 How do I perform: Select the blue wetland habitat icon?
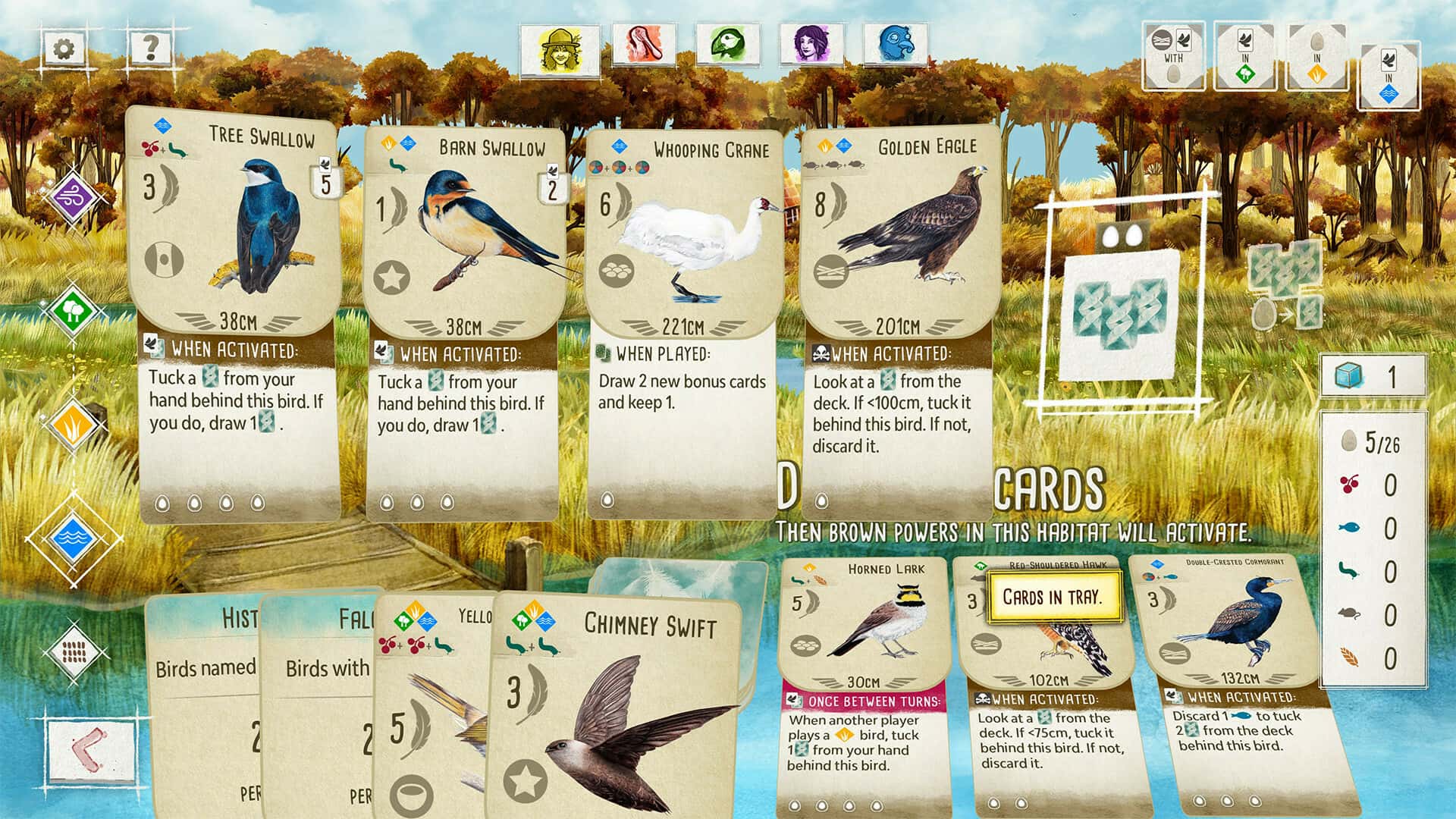[74, 538]
